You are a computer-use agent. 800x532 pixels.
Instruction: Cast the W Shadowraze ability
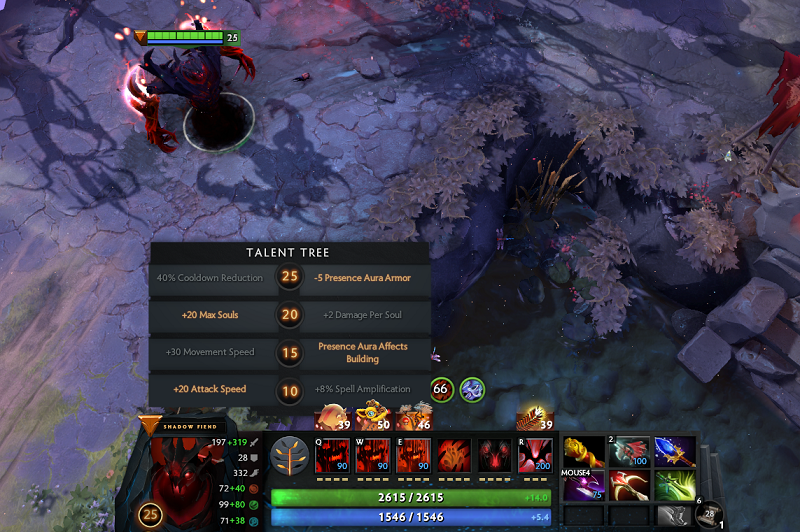[372, 456]
